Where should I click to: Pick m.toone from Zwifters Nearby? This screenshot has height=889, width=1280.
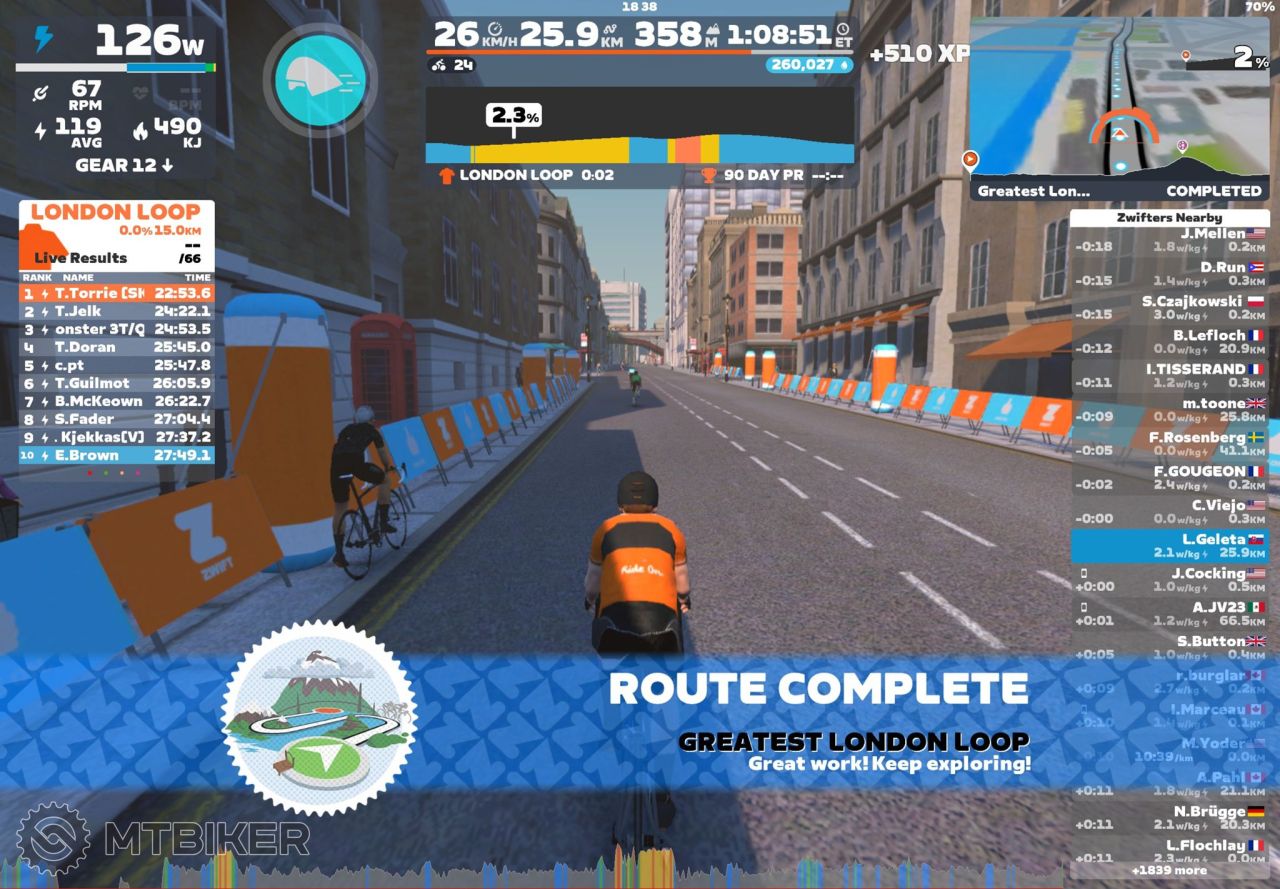coord(1168,410)
